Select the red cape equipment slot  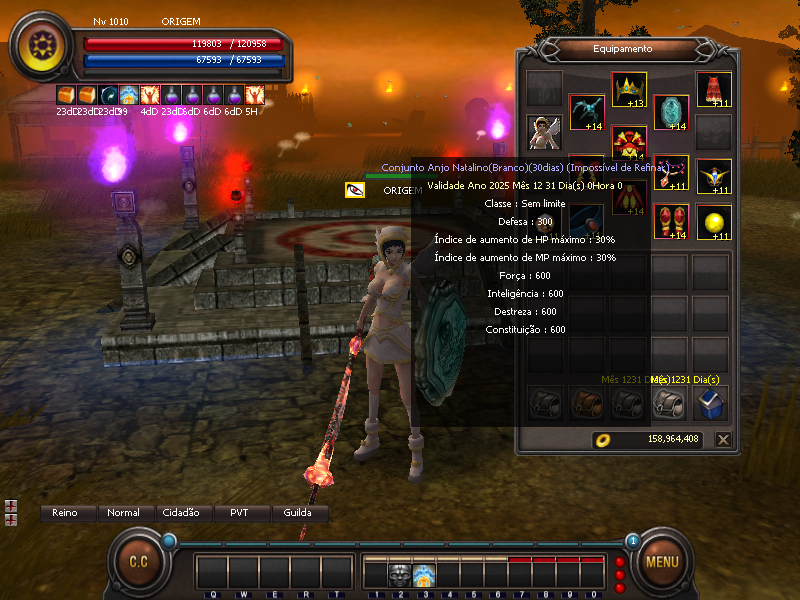point(714,89)
